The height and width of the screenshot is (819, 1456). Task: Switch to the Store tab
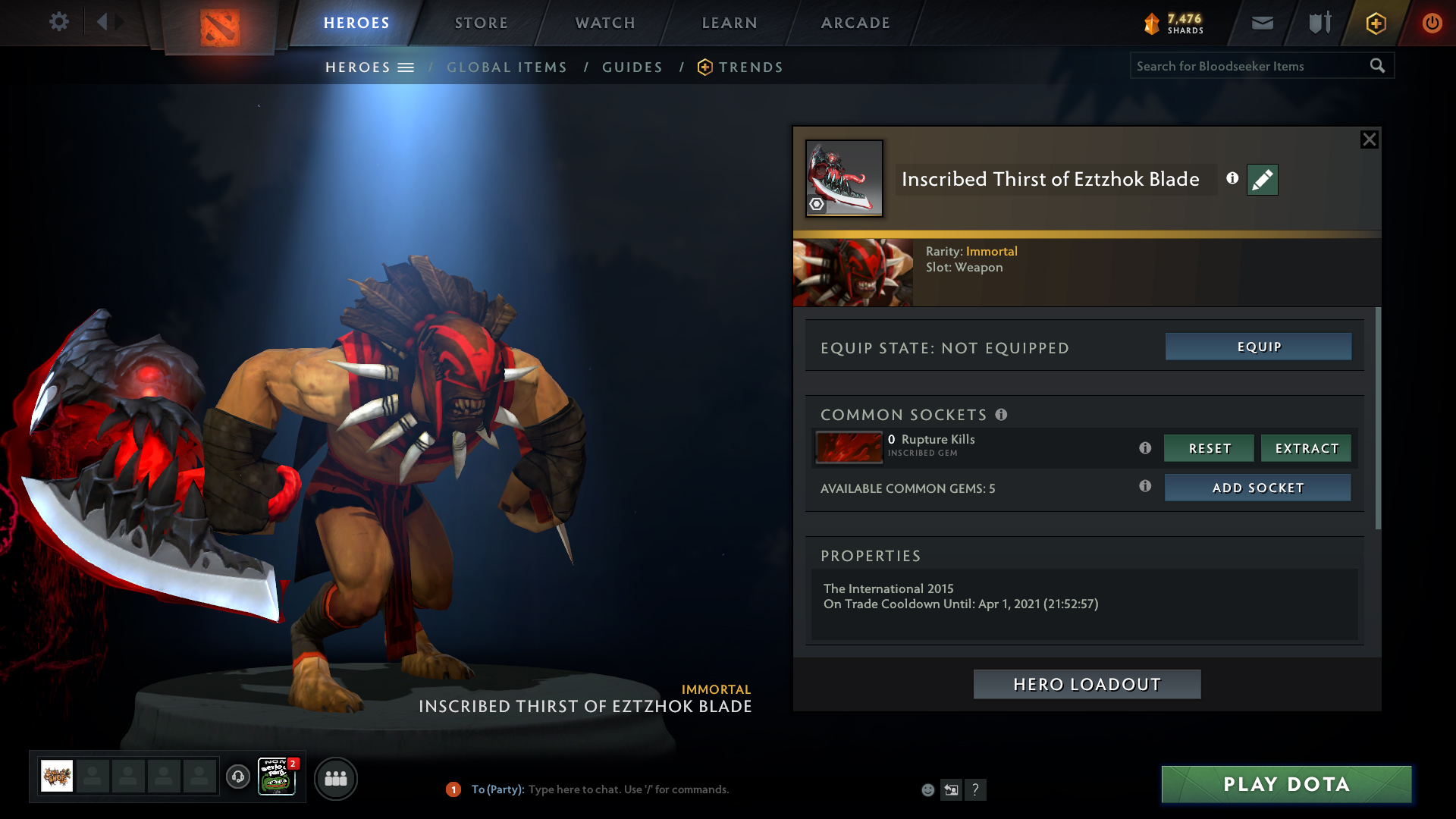coord(481,23)
